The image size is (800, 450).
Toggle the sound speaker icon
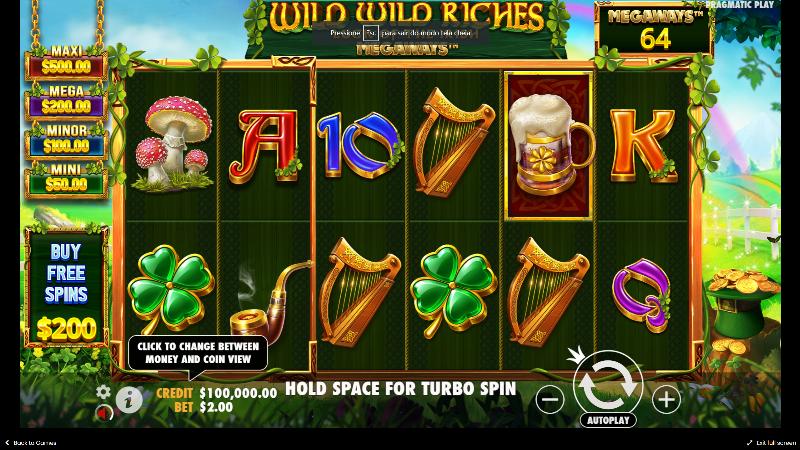click(102, 412)
